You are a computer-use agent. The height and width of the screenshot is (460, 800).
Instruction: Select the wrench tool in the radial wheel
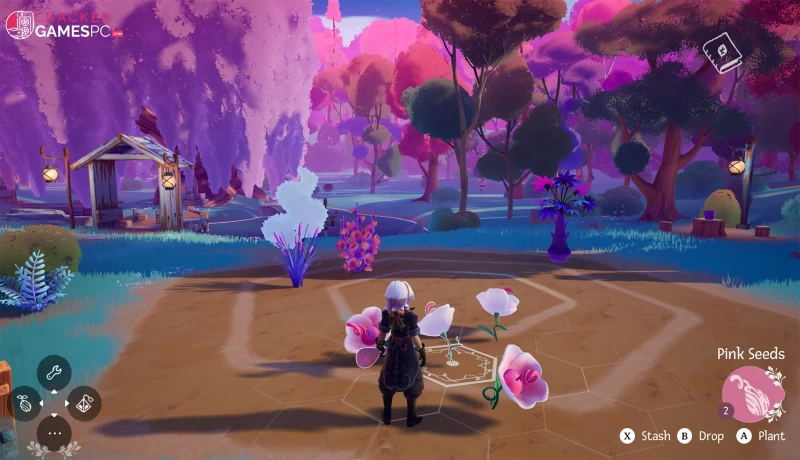click(54, 373)
